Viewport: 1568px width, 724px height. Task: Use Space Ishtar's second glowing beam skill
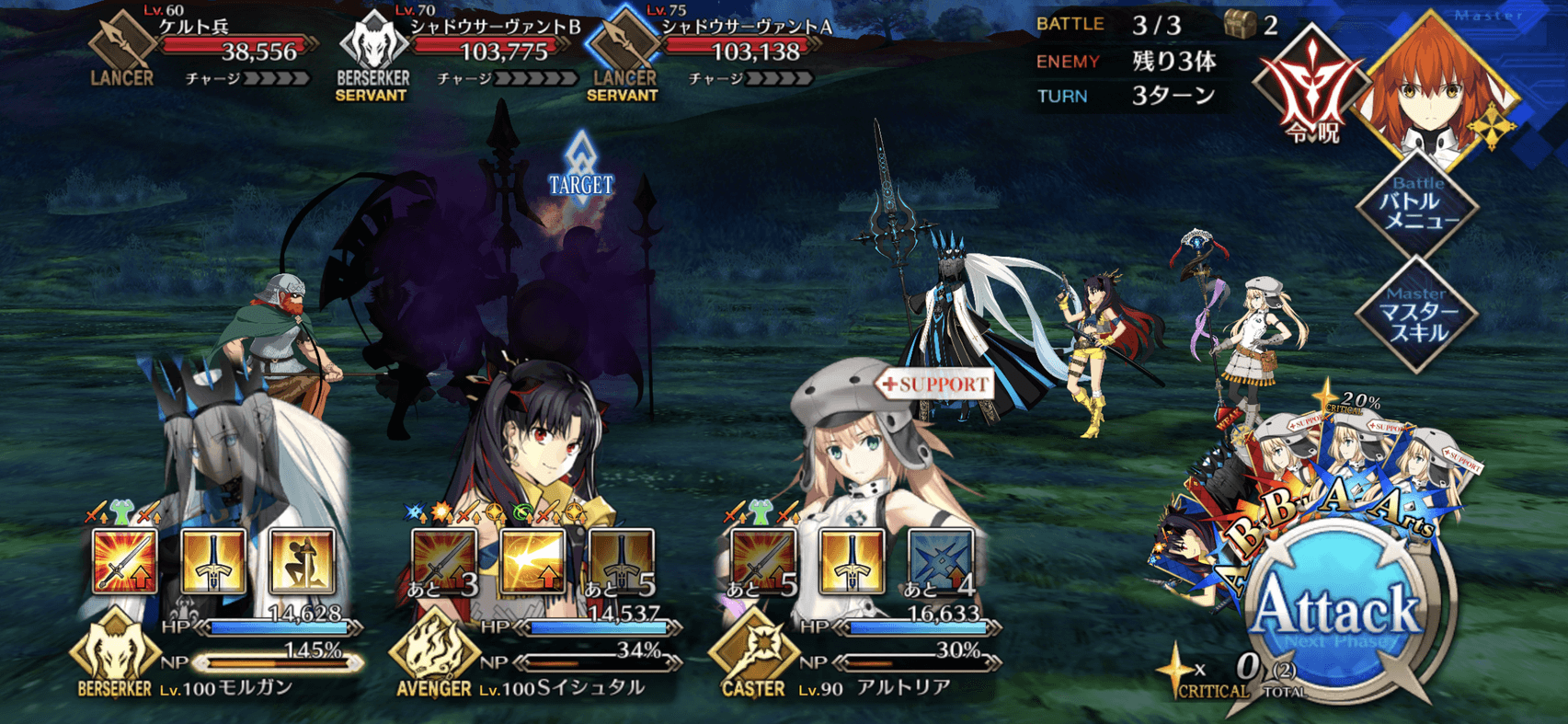pos(533,560)
